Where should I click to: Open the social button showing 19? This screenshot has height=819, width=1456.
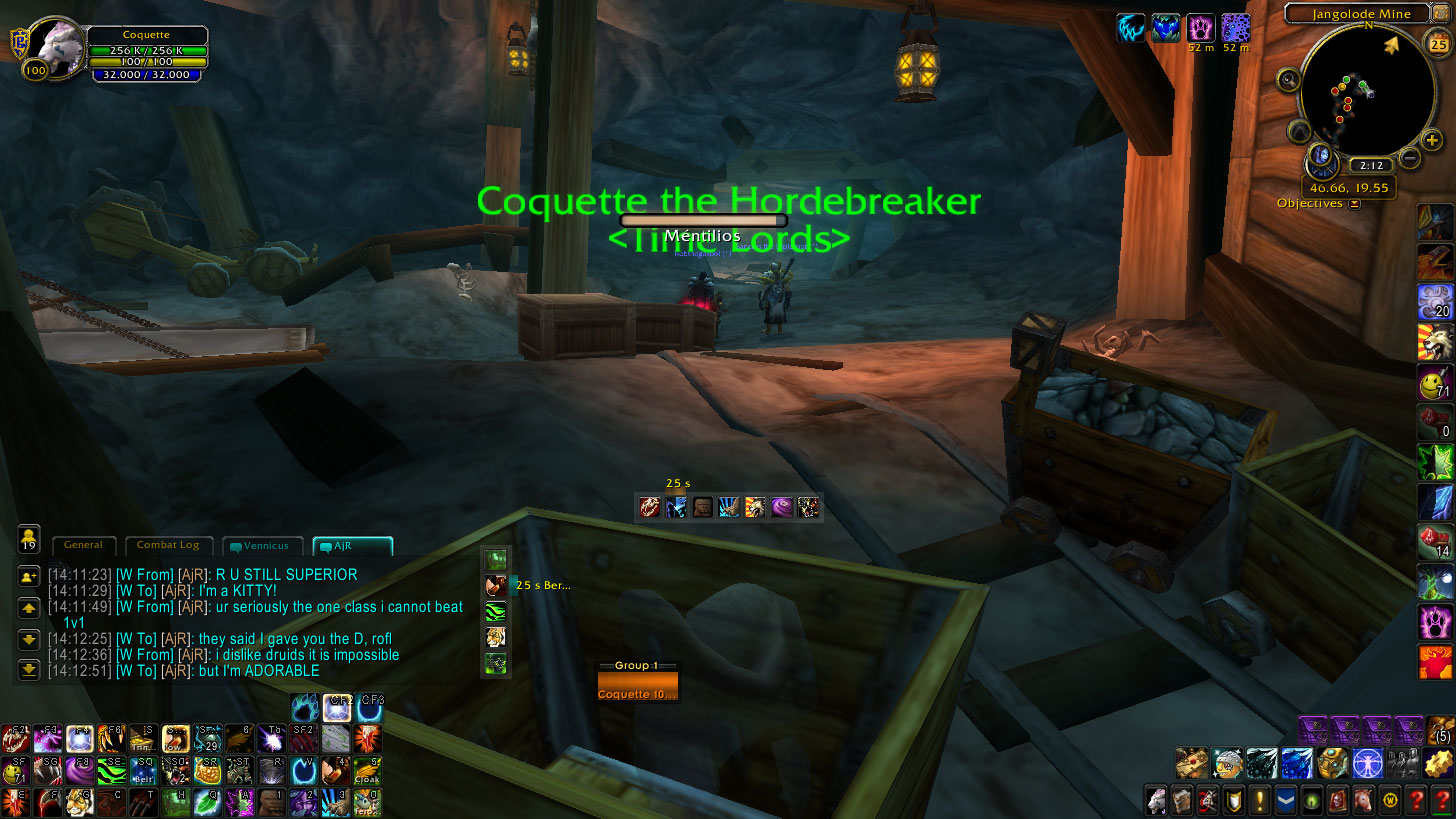pyautogui.click(x=29, y=539)
